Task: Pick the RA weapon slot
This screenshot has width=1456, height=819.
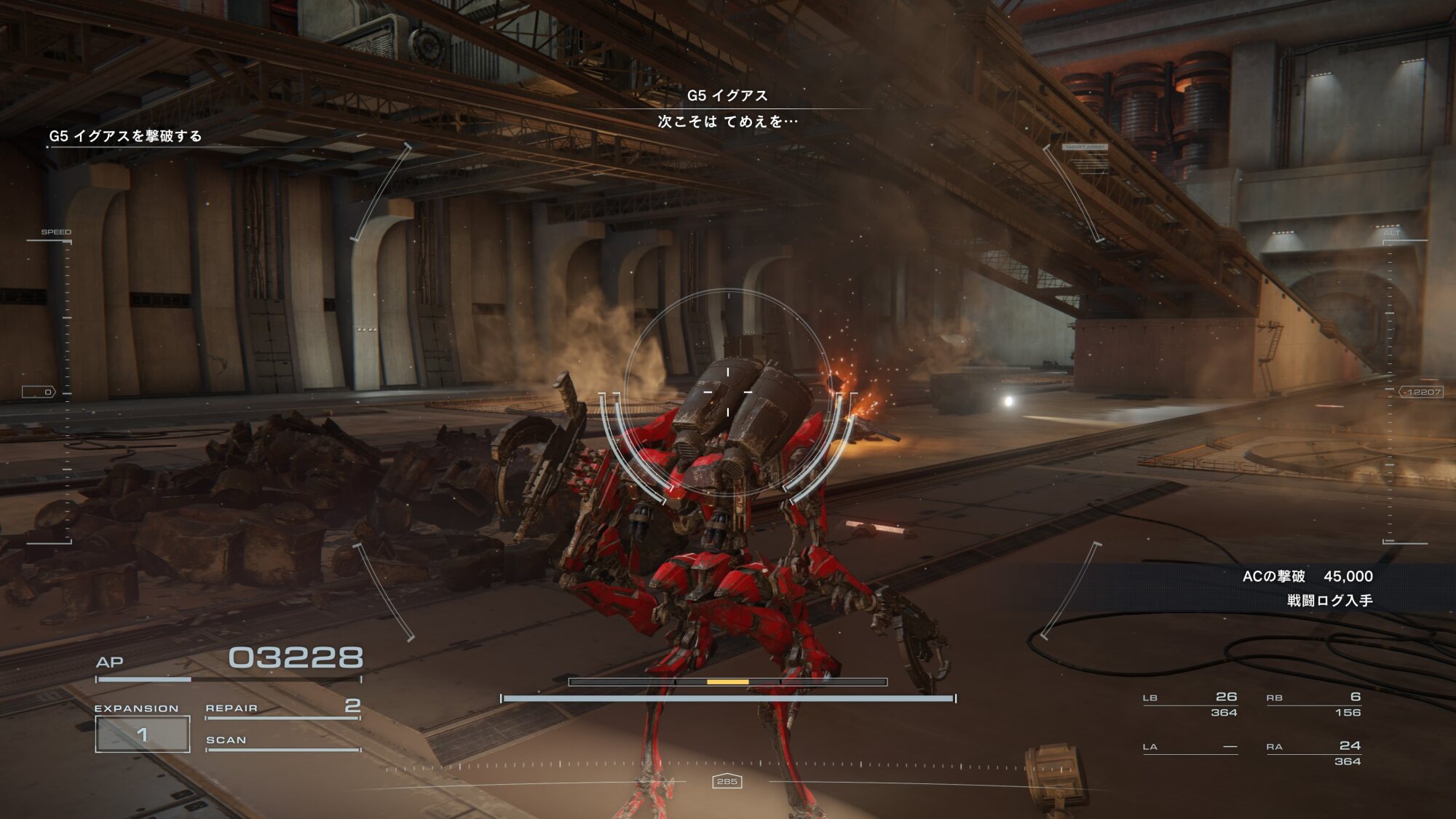Action: pos(1313,753)
